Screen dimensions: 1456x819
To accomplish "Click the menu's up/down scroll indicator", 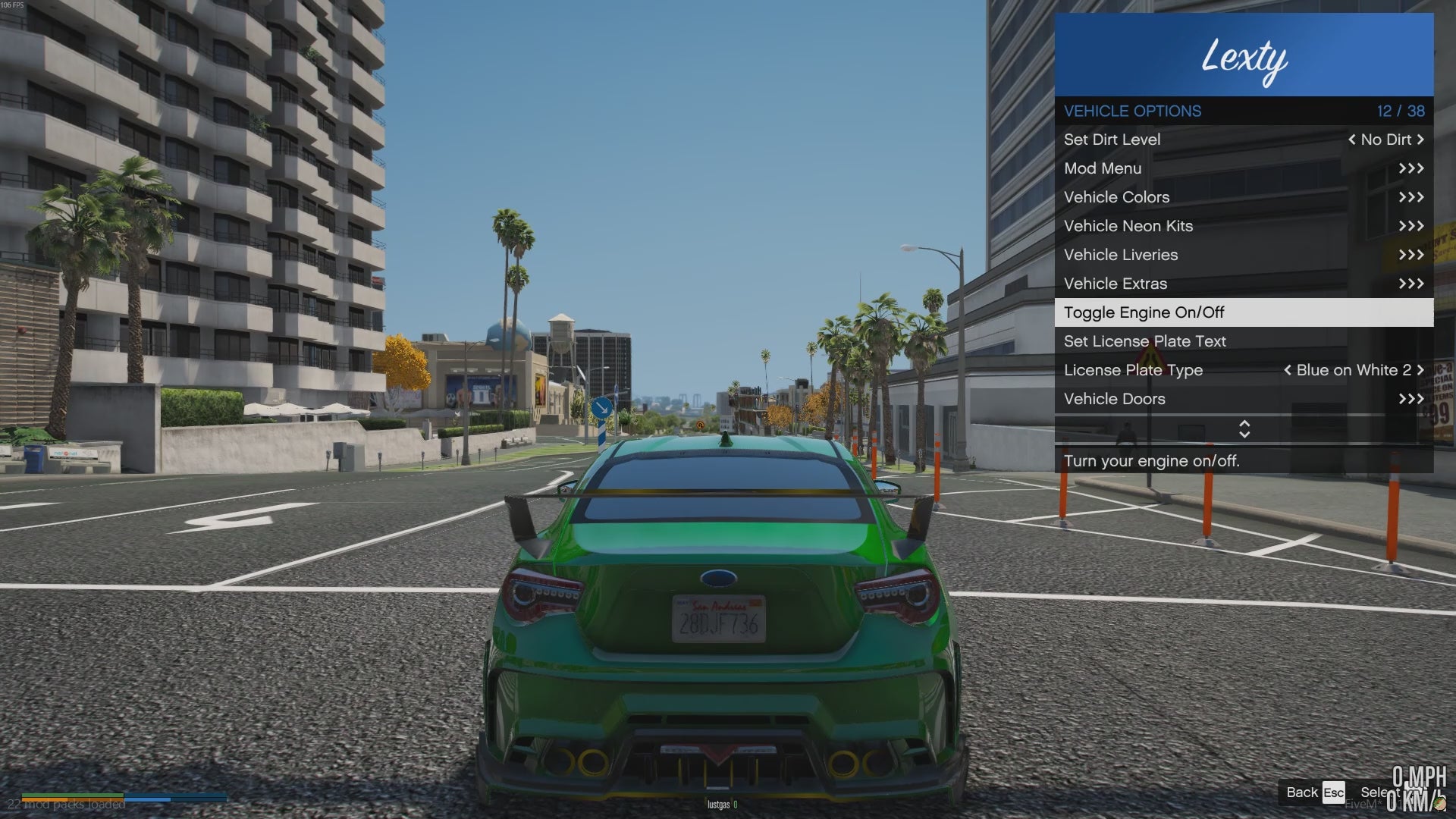I will (1244, 429).
